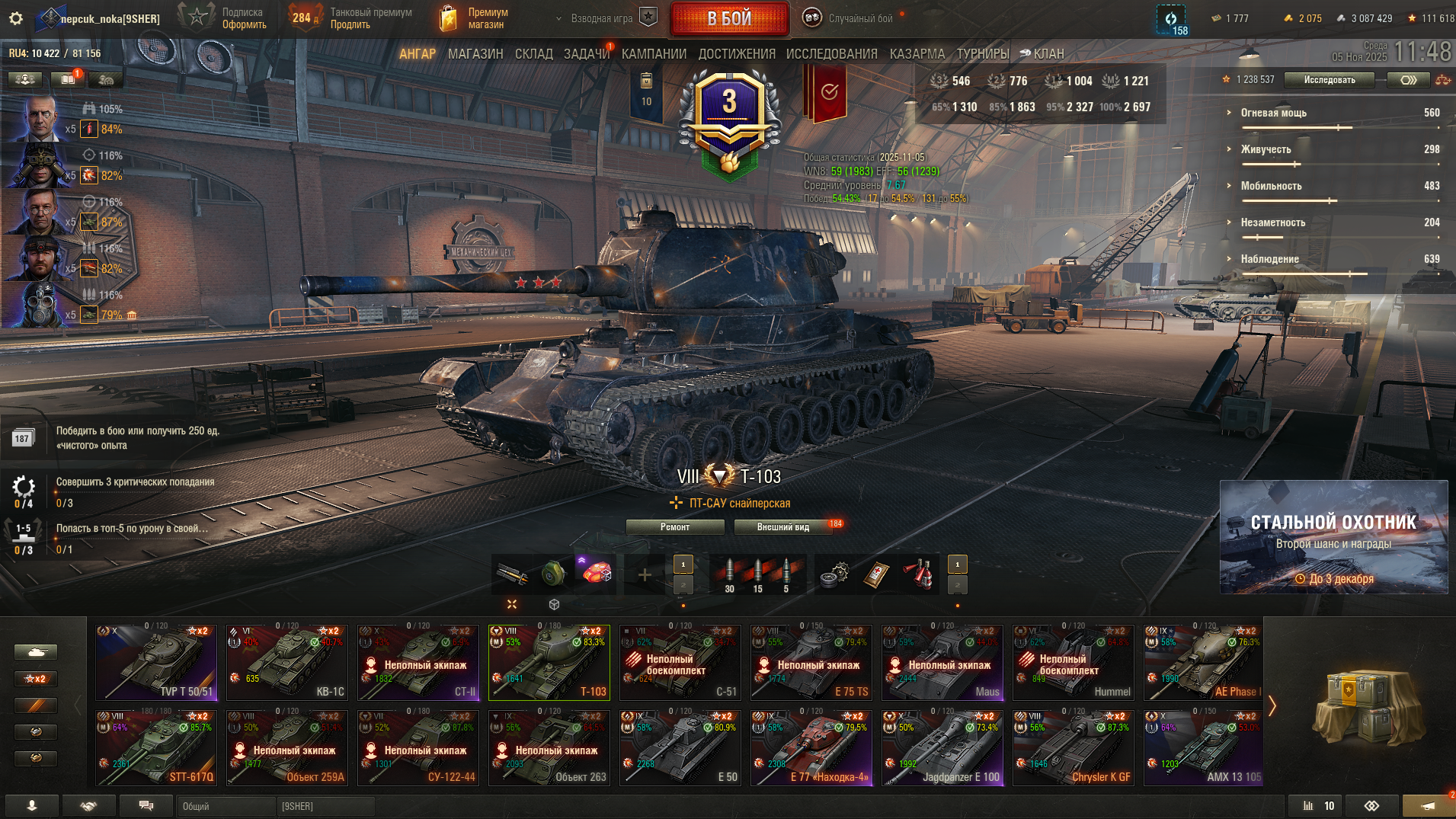Open the settings gear icon
The image size is (1456, 819).
pyautogui.click(x=16, y=18)
